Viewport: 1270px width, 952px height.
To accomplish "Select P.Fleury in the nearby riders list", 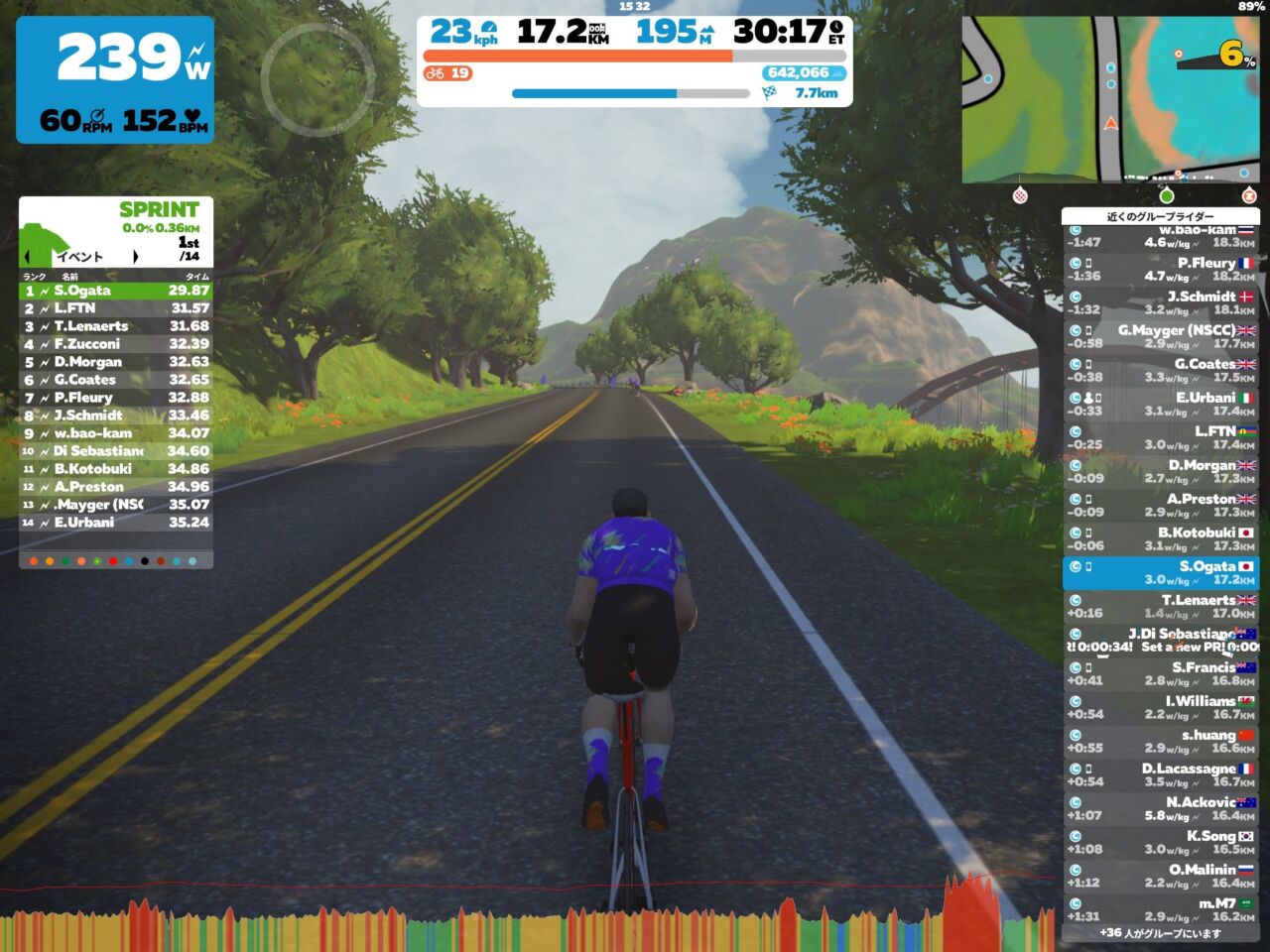I will pos(1160,269).
